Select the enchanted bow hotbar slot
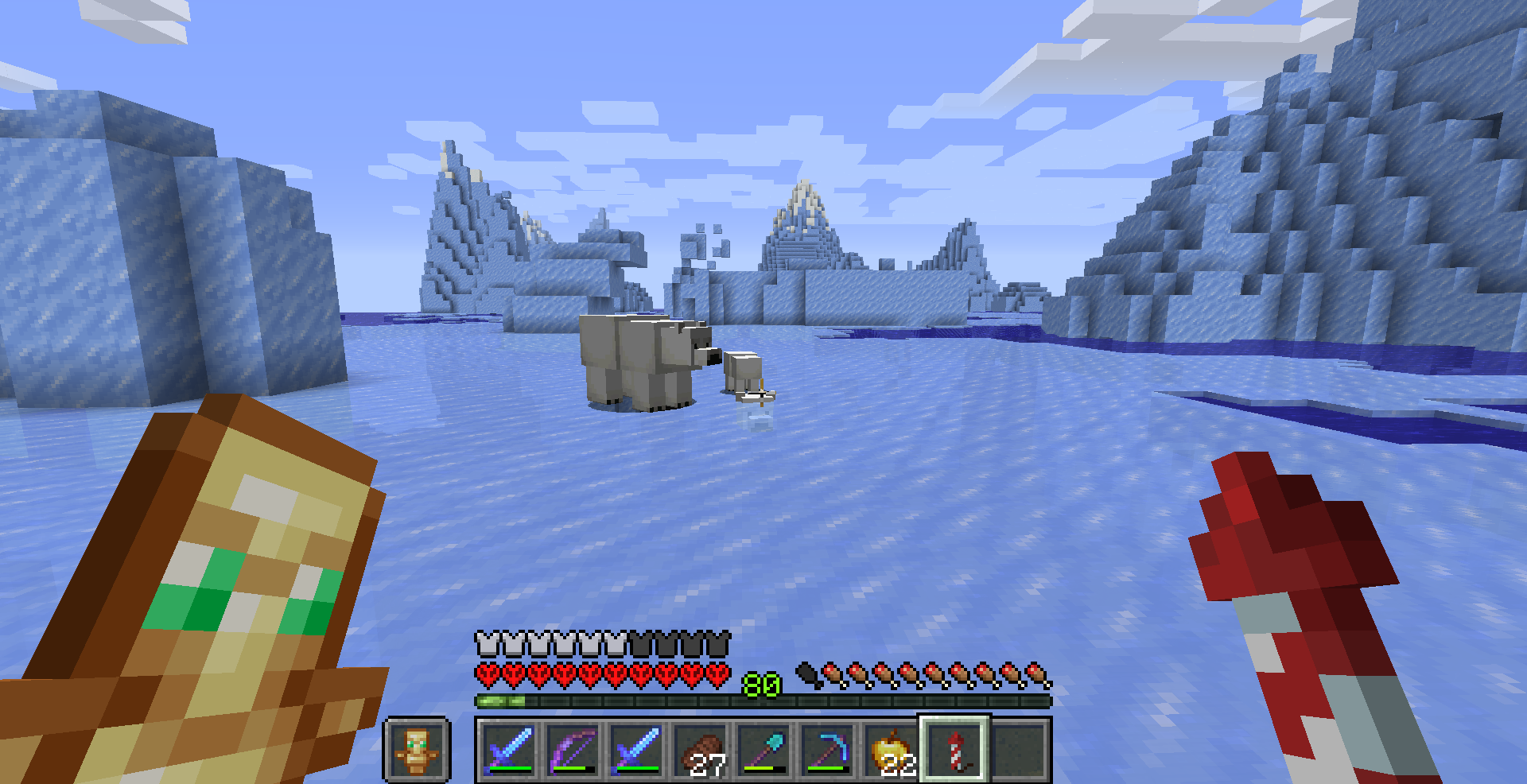The height and width of the screenshot is (784, 1527). click(x=573, y=750)
